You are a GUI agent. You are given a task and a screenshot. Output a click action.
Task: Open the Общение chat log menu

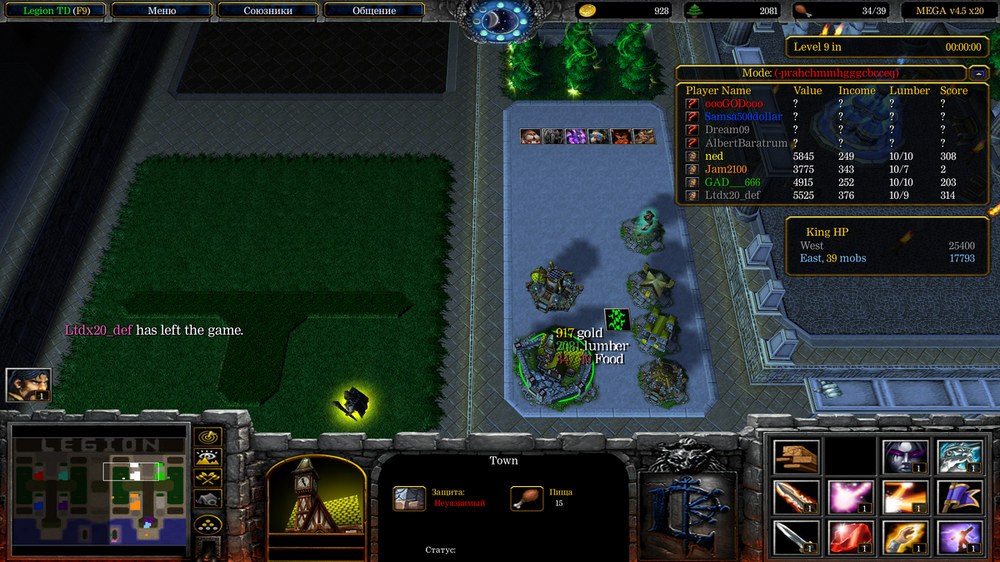[374, 10]
